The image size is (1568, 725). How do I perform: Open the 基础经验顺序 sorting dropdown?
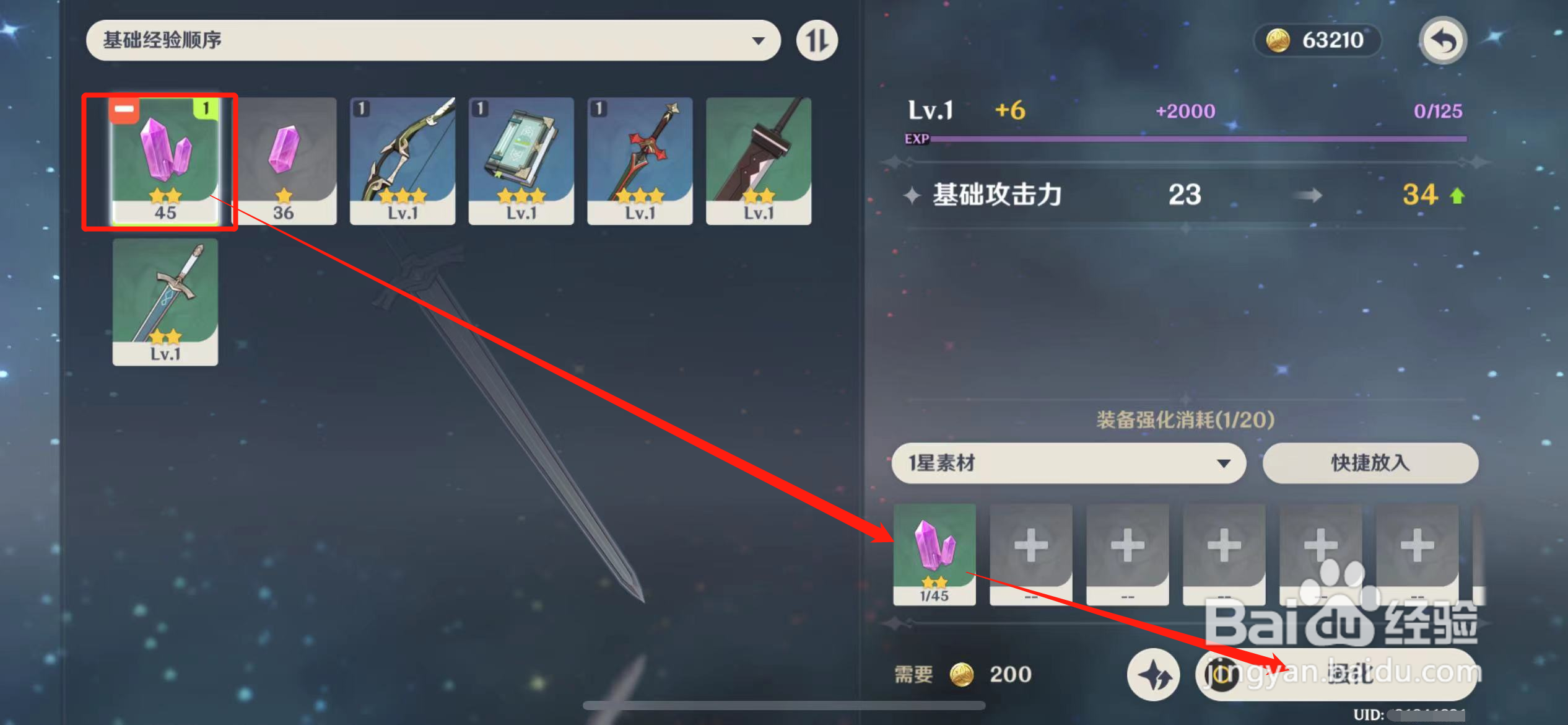point(433,40)
